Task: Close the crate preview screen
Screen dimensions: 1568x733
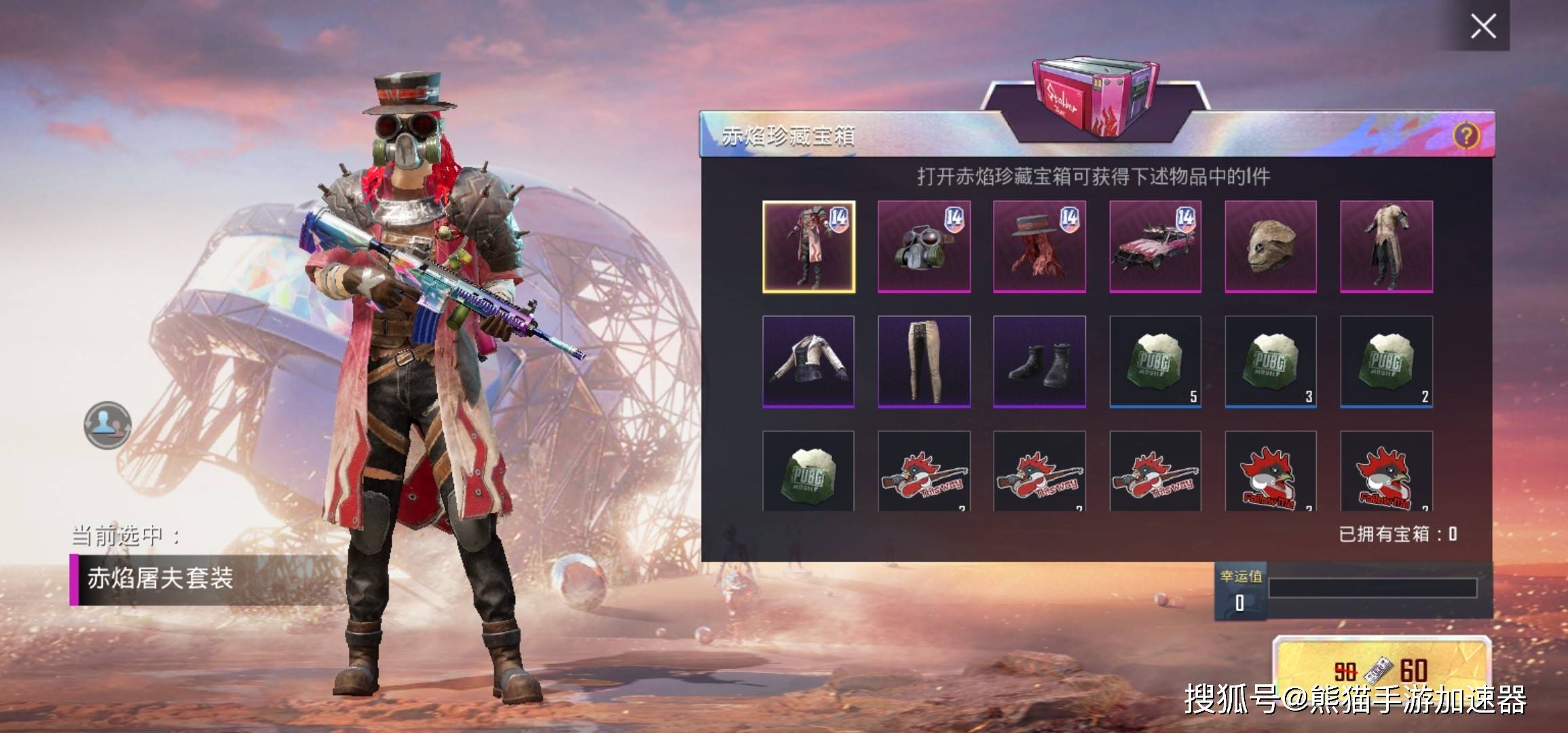Action: (x=1483, y=26)
